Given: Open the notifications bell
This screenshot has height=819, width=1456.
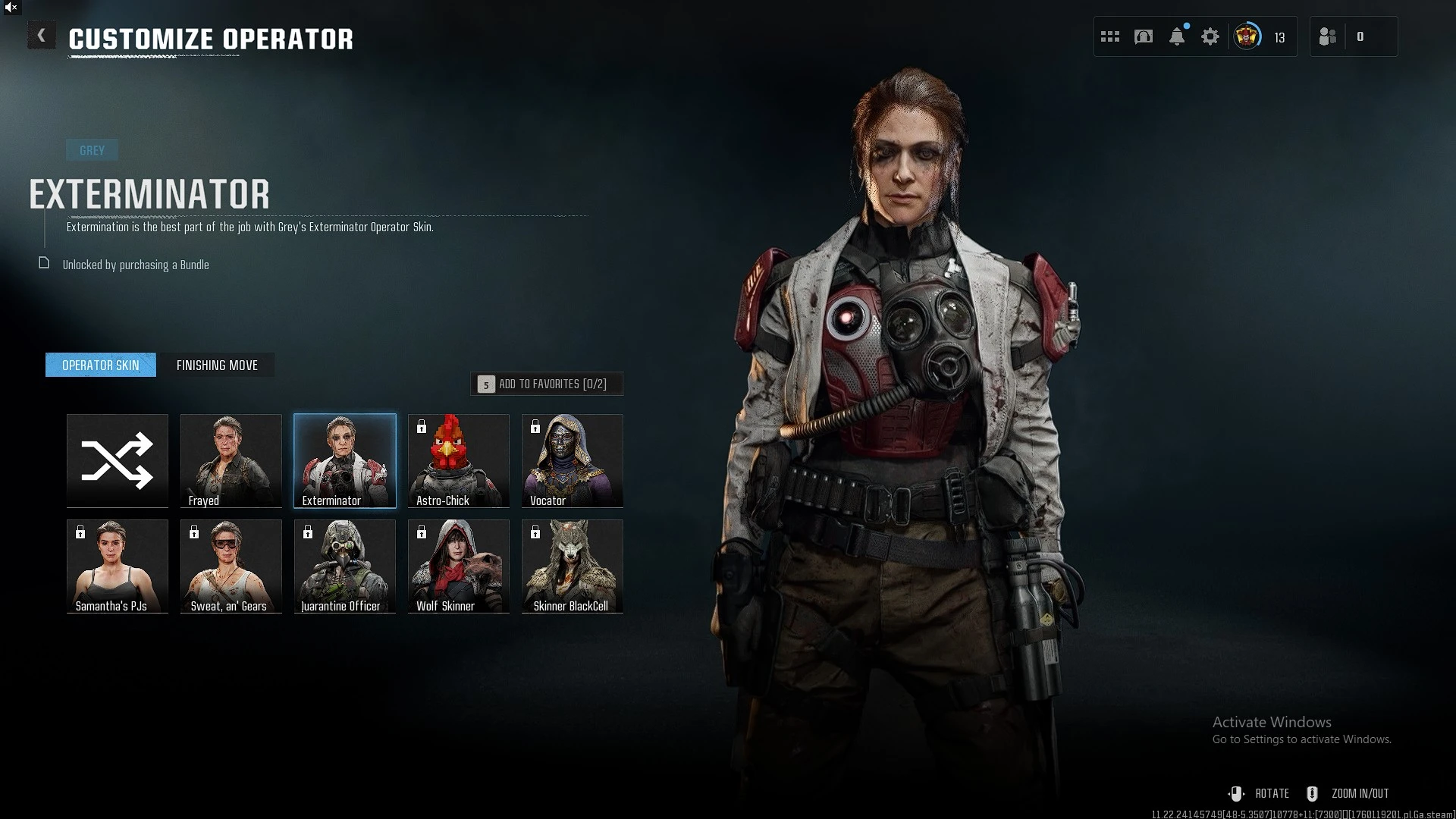Looking at the screenshot, I should pos(1177,36).
